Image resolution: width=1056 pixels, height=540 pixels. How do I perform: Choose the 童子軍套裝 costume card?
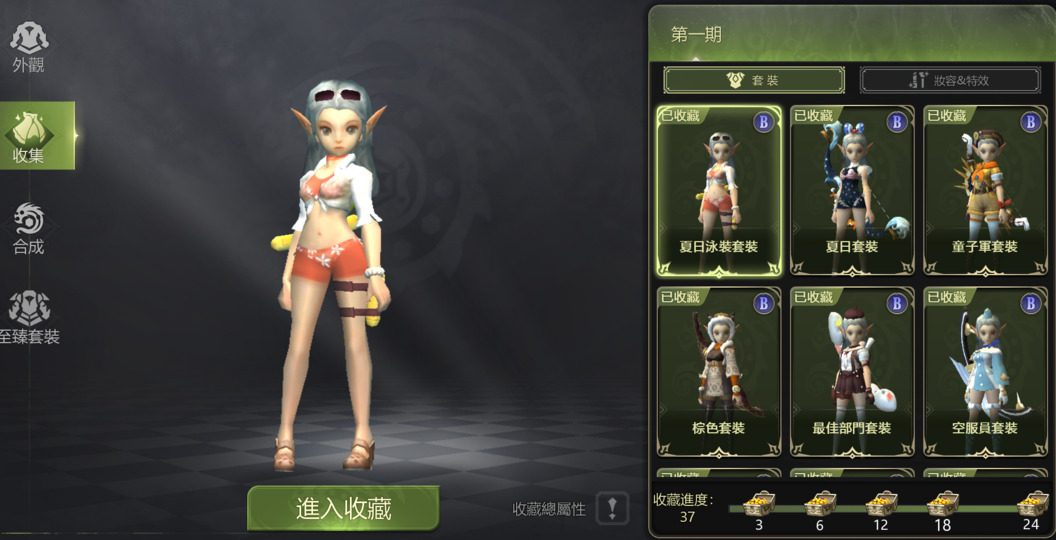click(985, 190)
